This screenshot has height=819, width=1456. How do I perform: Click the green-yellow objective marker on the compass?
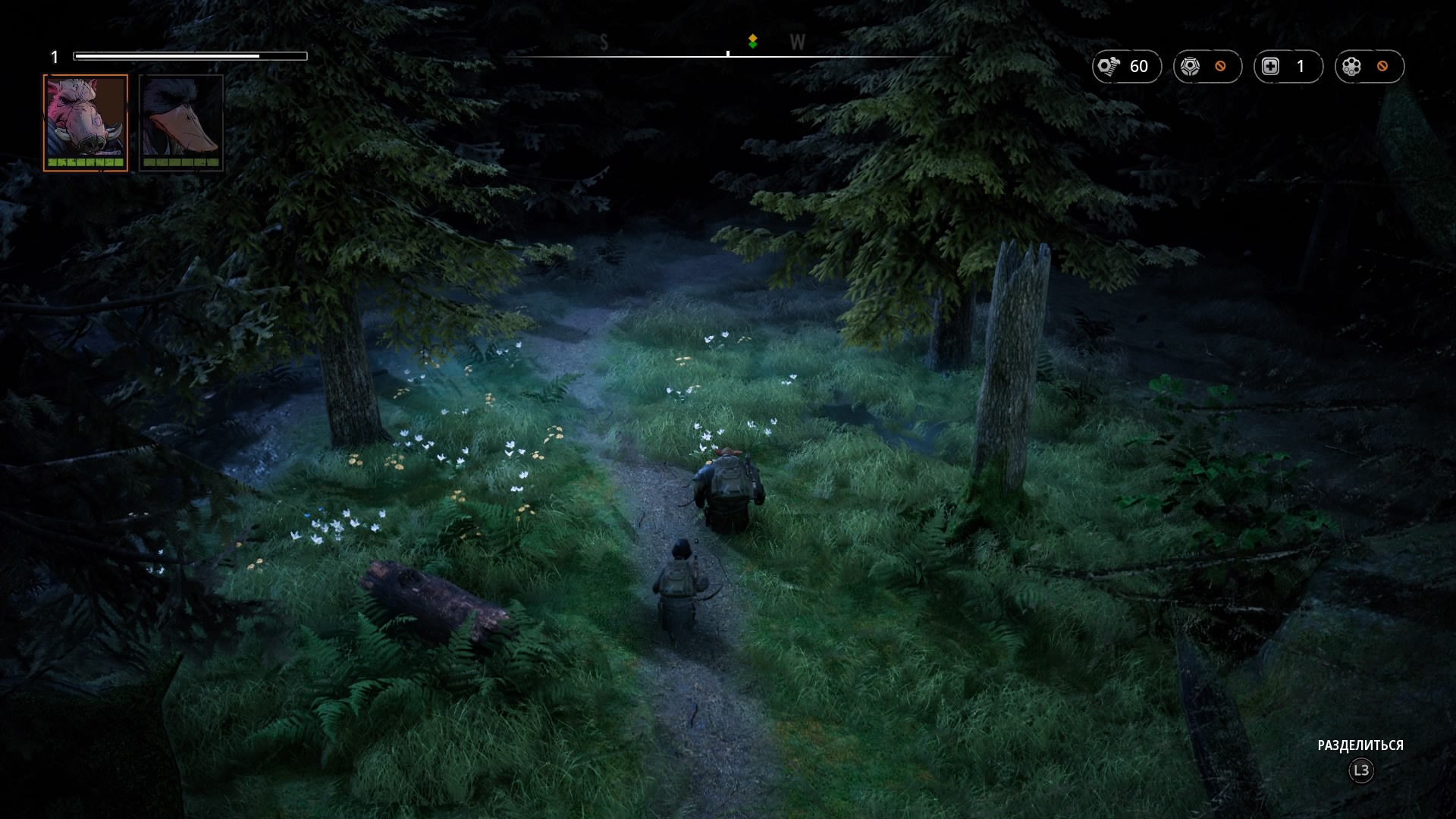click(x=752, y=41)
